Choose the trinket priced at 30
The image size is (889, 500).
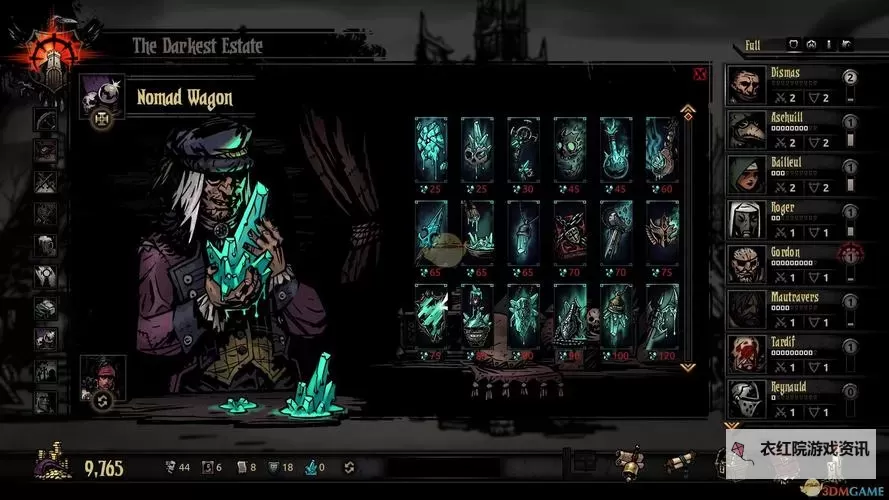point(523,148)
